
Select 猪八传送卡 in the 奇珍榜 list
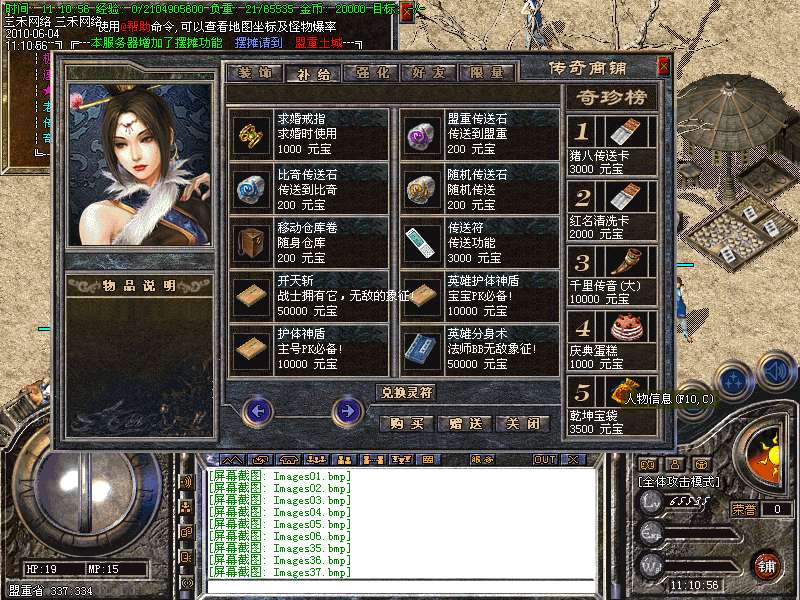(612, 145)
